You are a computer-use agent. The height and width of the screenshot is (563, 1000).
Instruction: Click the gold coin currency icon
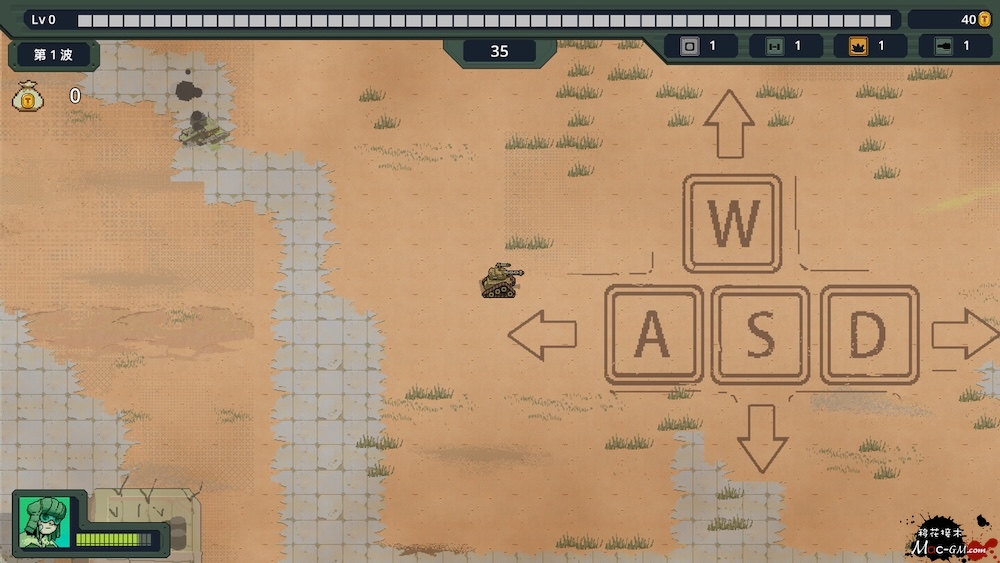pos(984,19)
